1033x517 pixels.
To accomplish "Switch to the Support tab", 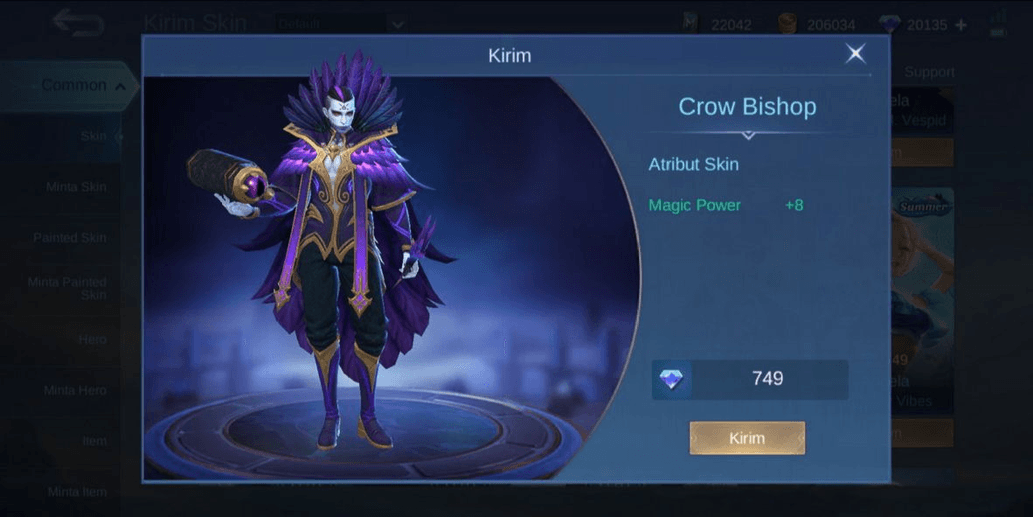I will 929,72.
